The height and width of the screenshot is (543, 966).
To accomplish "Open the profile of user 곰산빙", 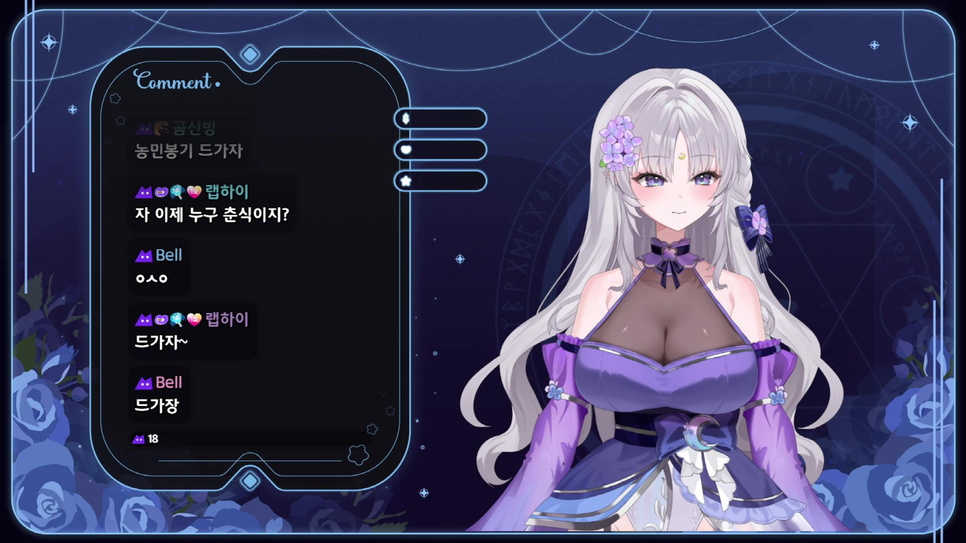I will [194, 128].
